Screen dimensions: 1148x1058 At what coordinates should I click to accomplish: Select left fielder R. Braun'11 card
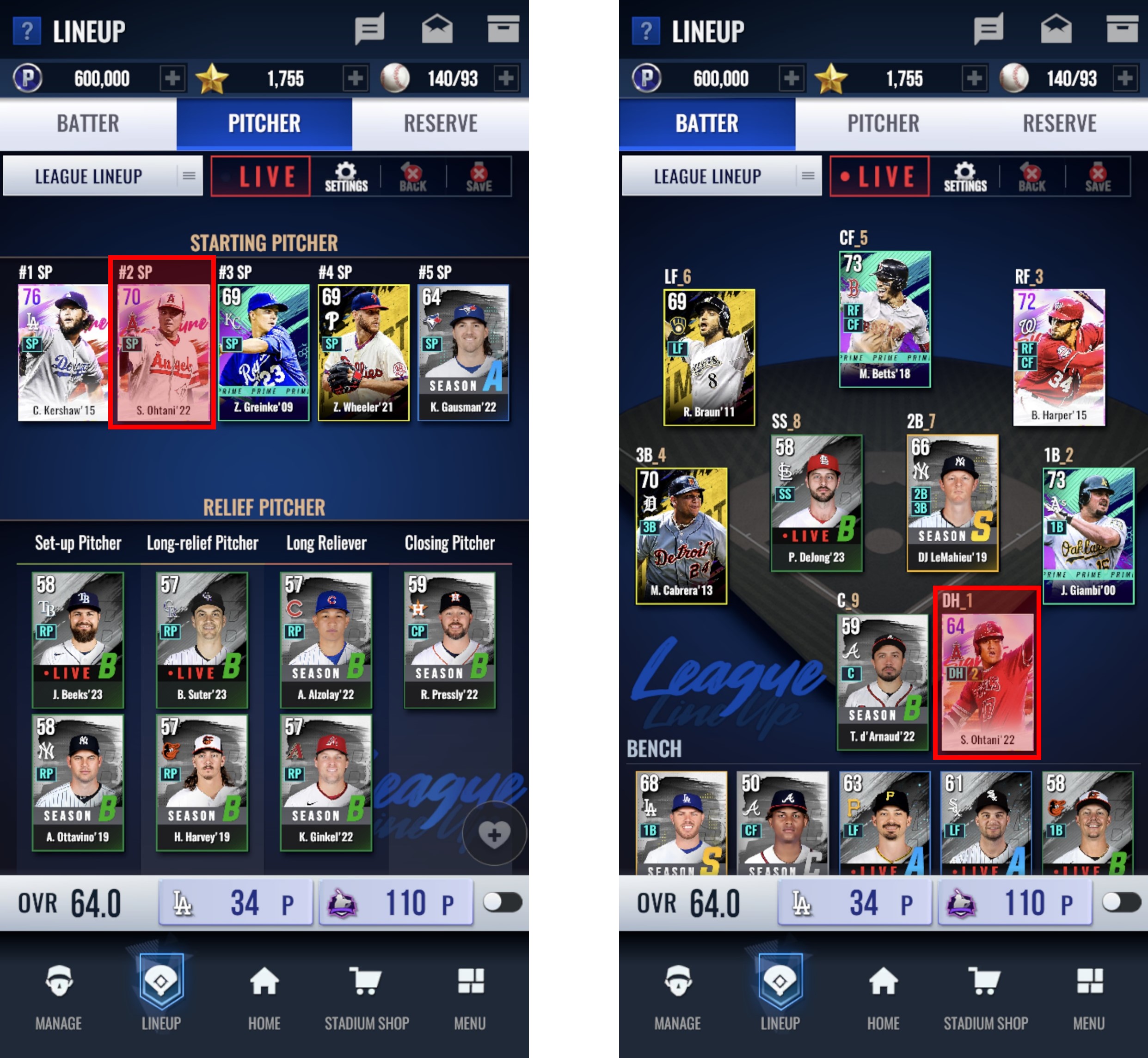point(709,357)
